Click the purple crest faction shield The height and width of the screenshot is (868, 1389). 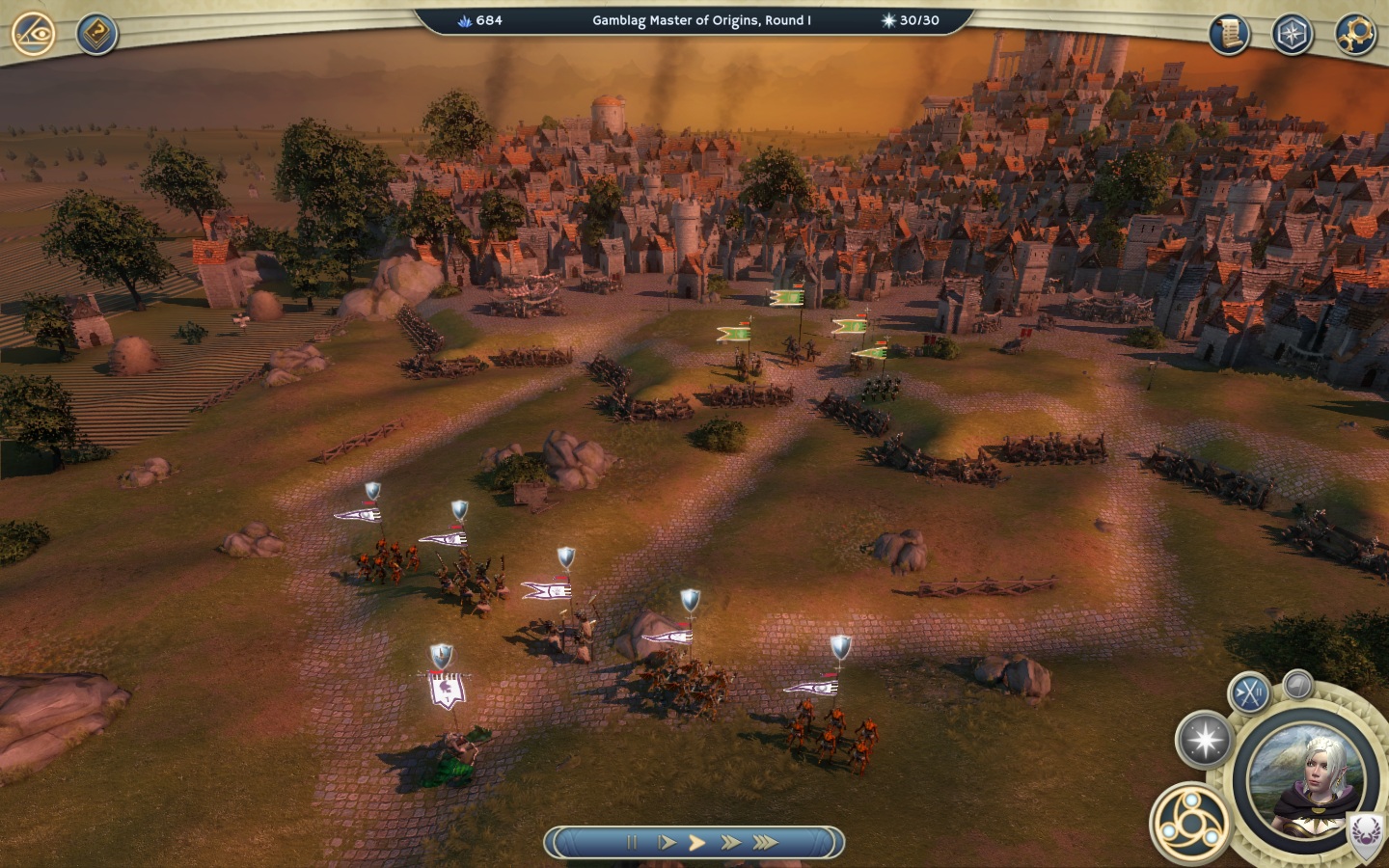point(1364,831)
